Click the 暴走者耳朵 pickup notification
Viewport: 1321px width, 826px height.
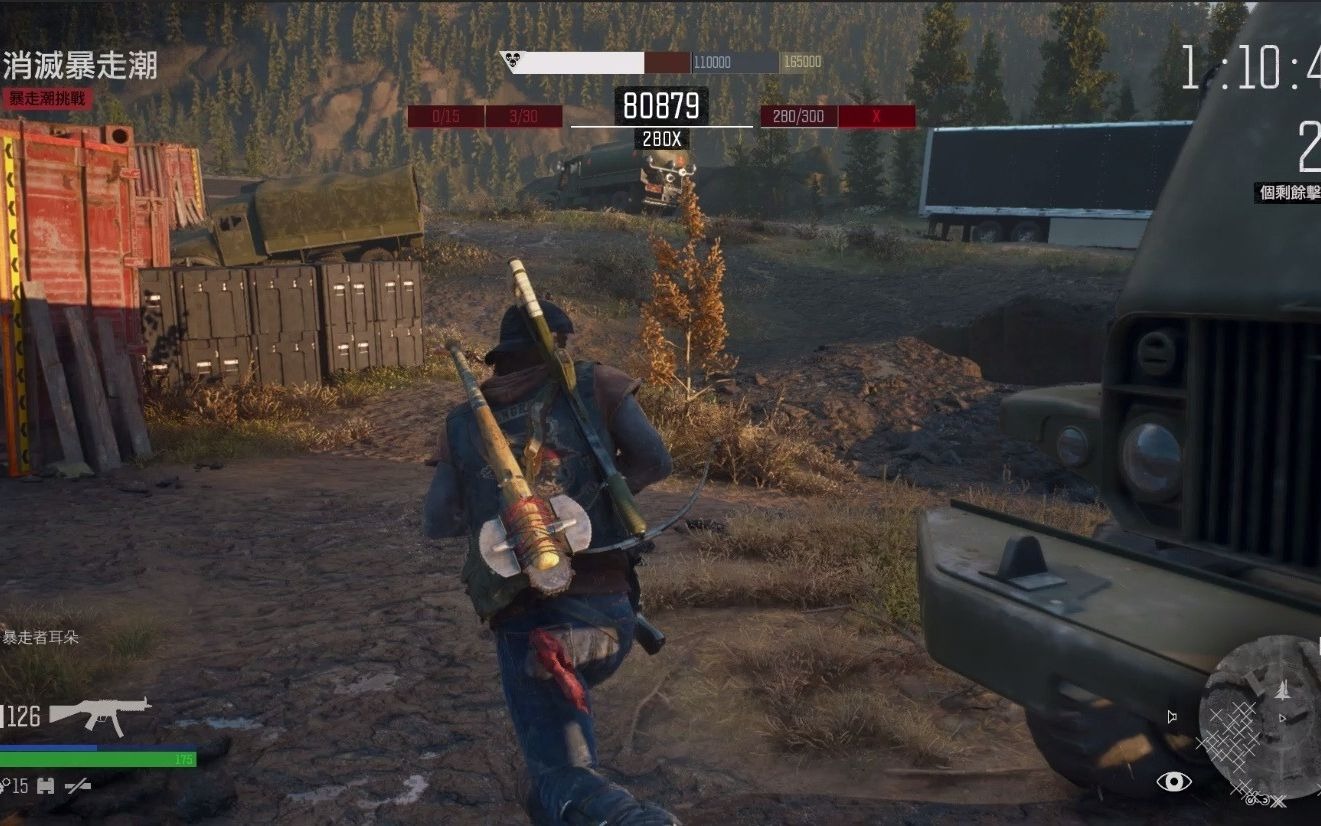(41, 637)
